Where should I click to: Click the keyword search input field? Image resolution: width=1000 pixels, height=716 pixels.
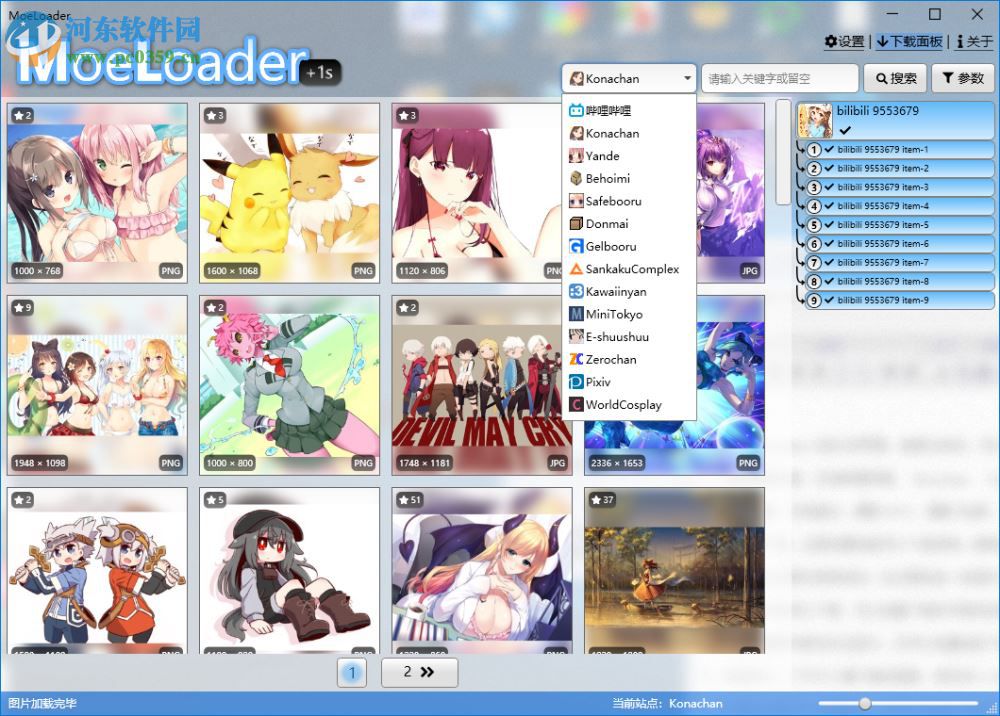tap(779, 78)
